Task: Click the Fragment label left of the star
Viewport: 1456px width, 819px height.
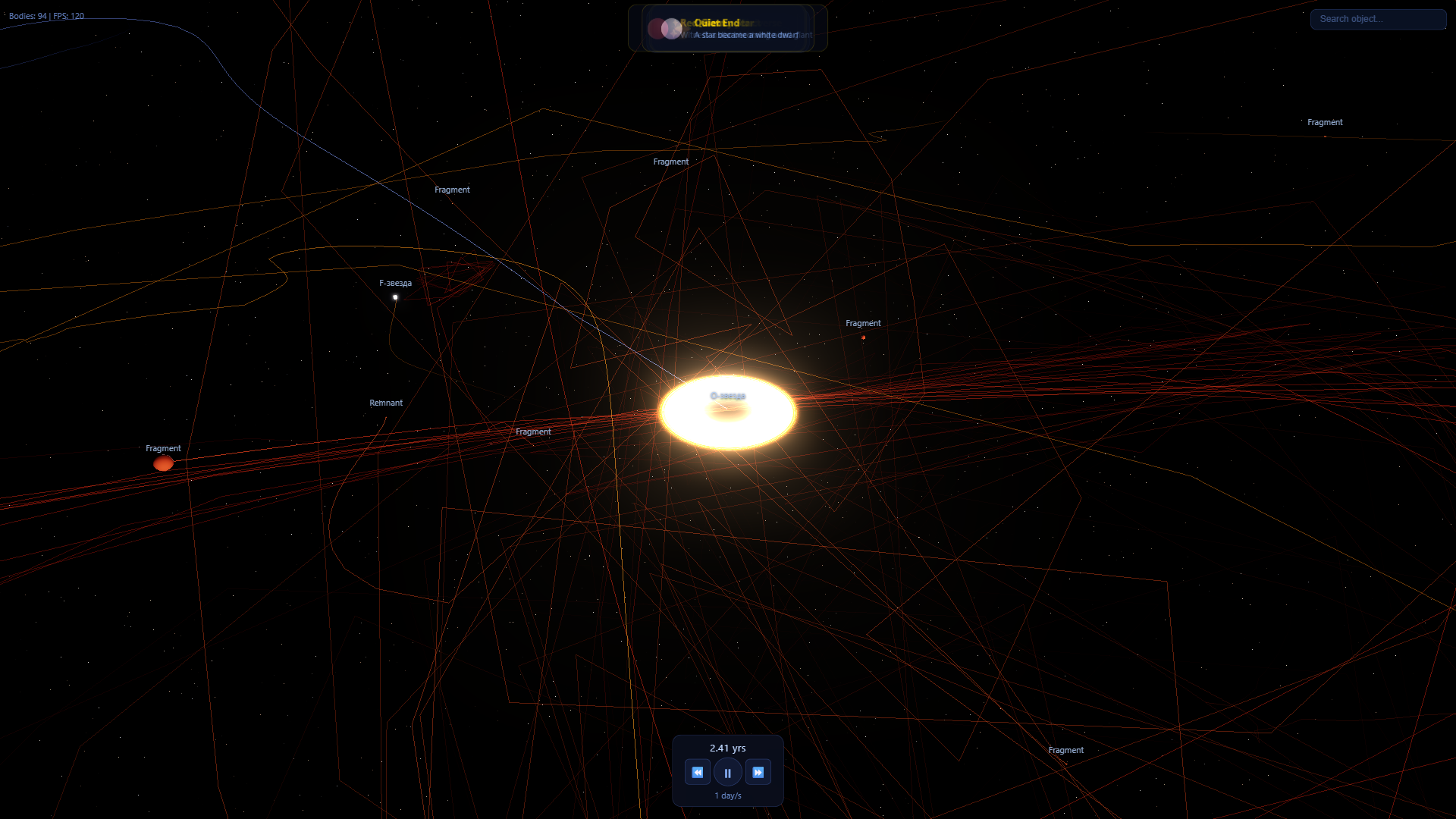Action: point(533,431)
